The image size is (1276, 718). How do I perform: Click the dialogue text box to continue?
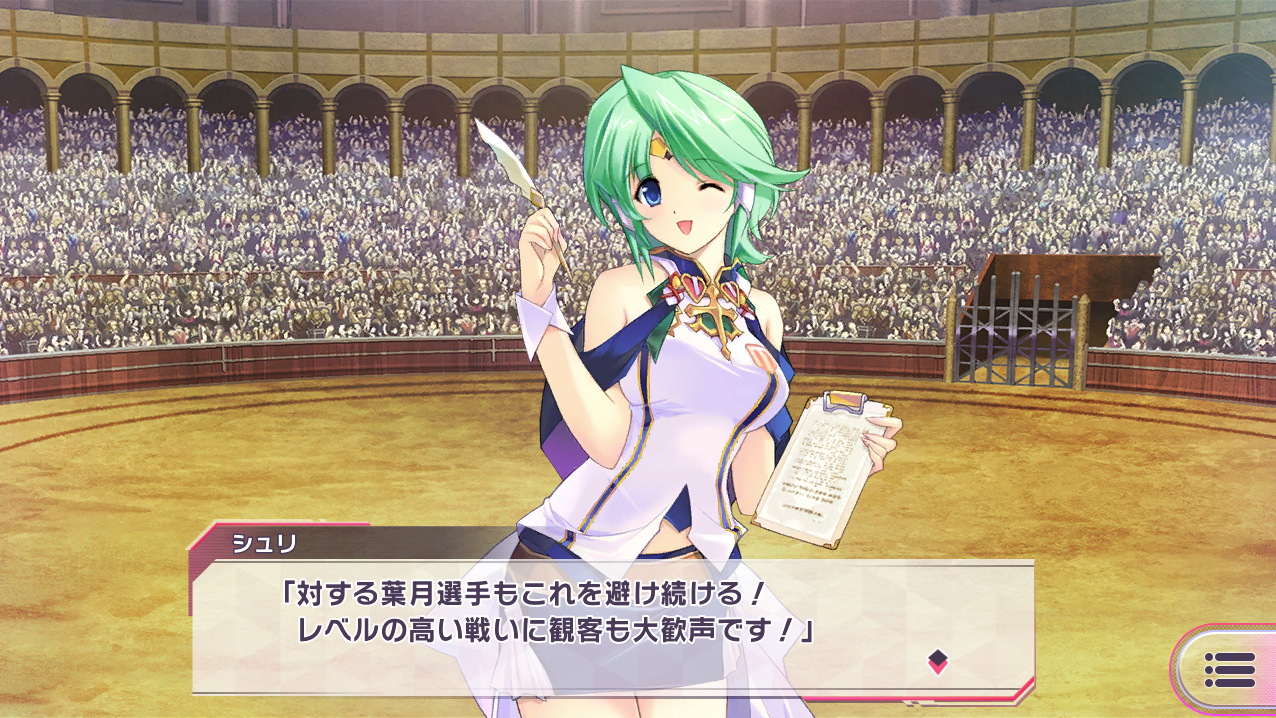click(612, 625)
